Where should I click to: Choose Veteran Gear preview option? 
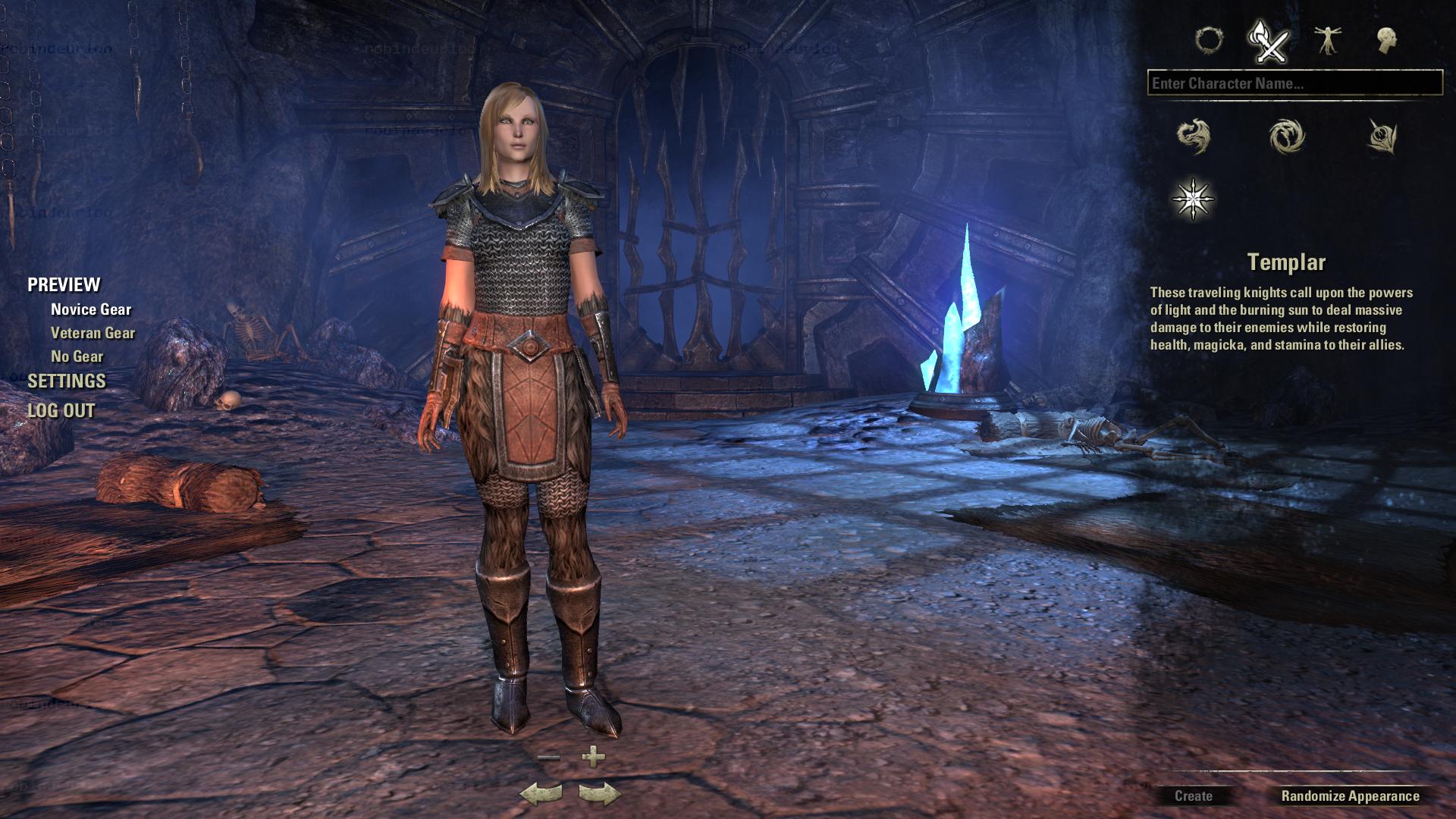point(93,333)
